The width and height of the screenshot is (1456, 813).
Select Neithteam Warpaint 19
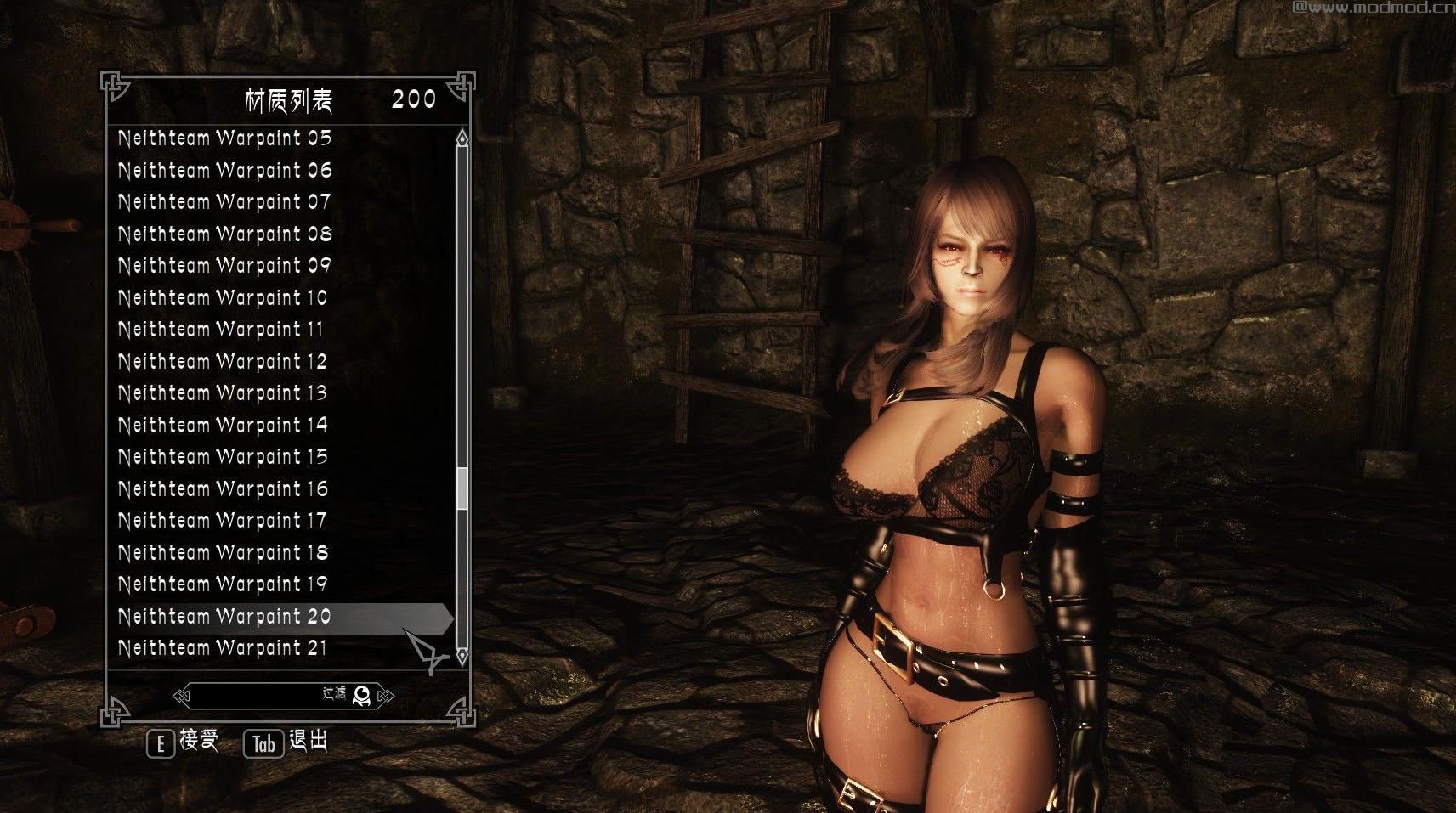point(223,584)
